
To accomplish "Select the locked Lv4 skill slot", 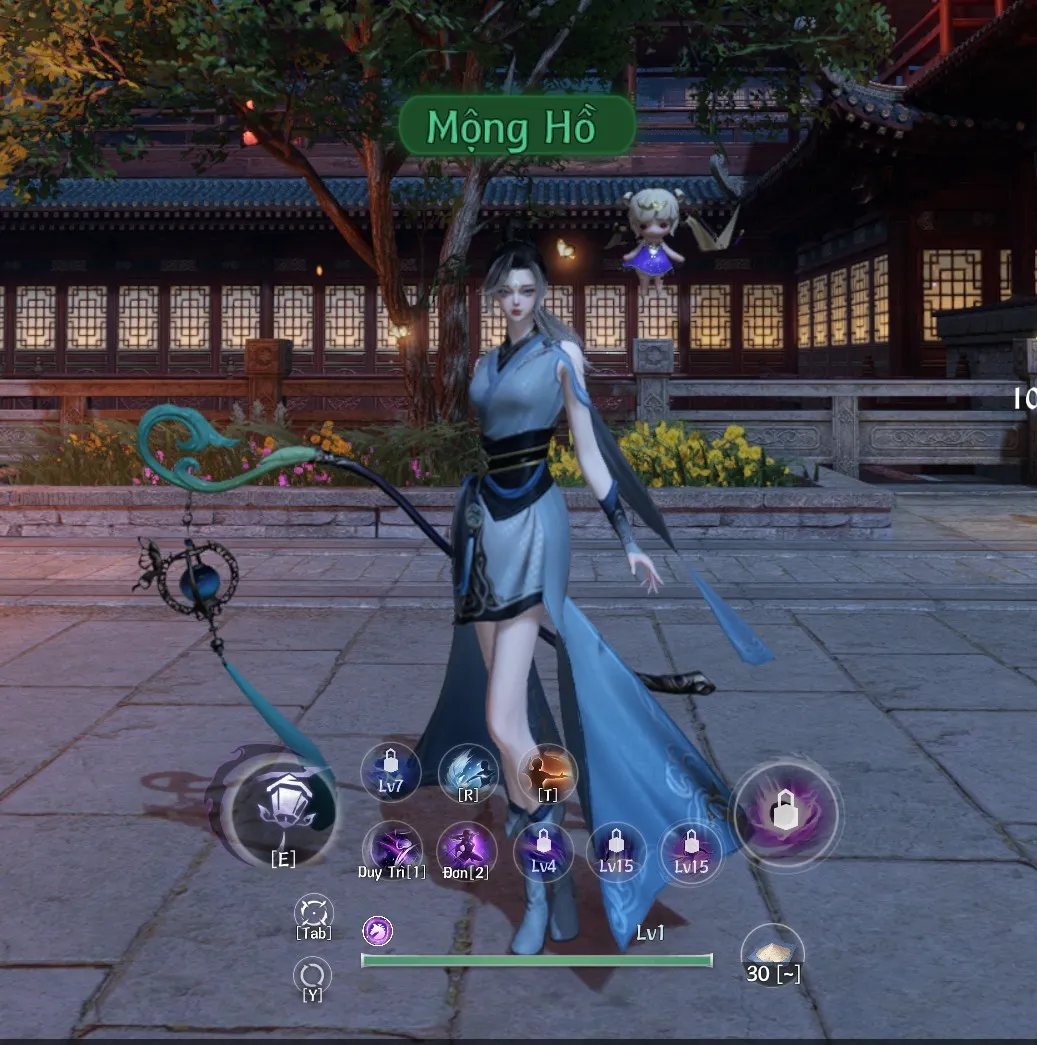I will point(543,851).
